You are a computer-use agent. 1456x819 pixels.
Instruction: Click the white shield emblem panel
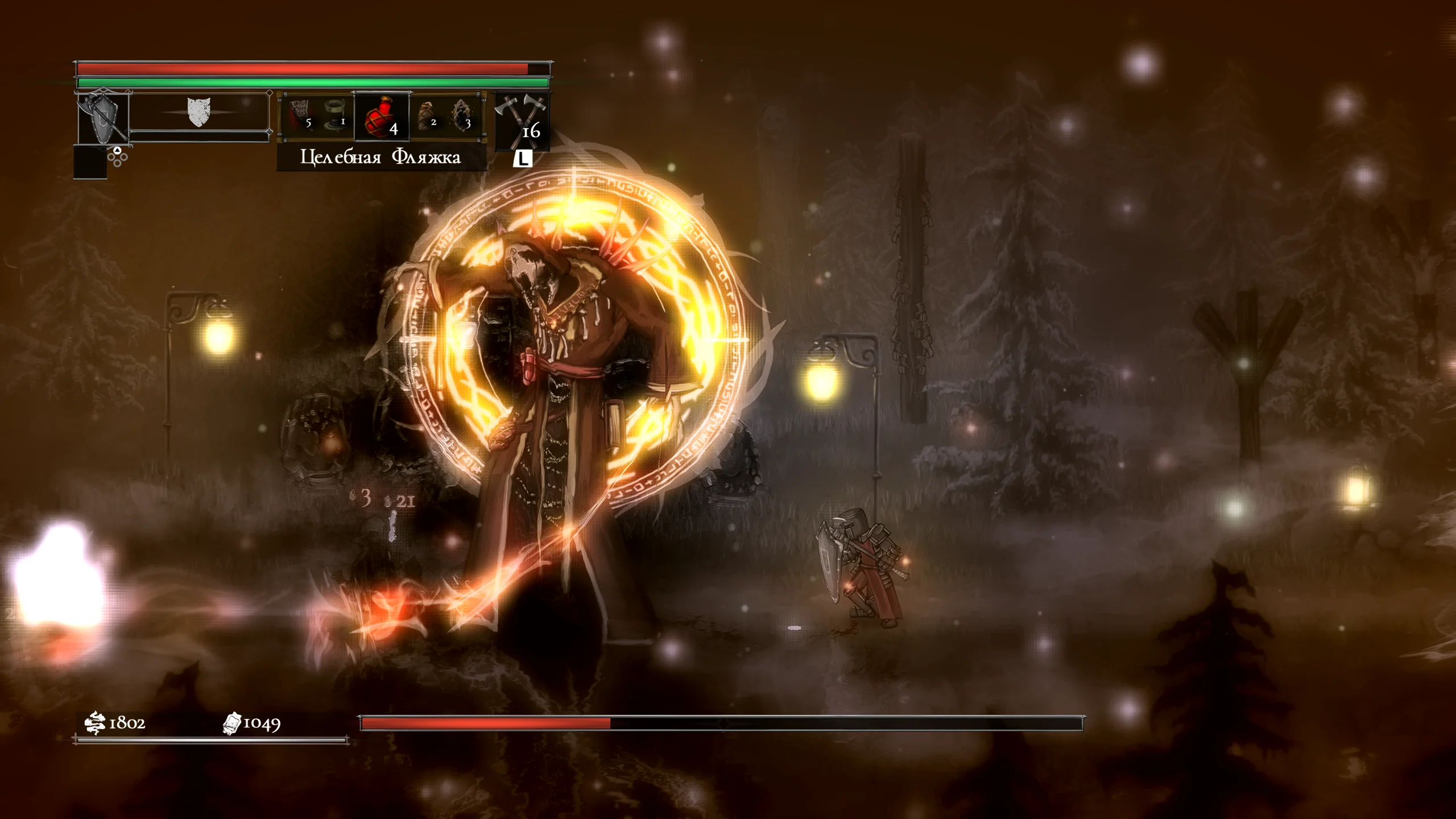(x=198, y=113)
